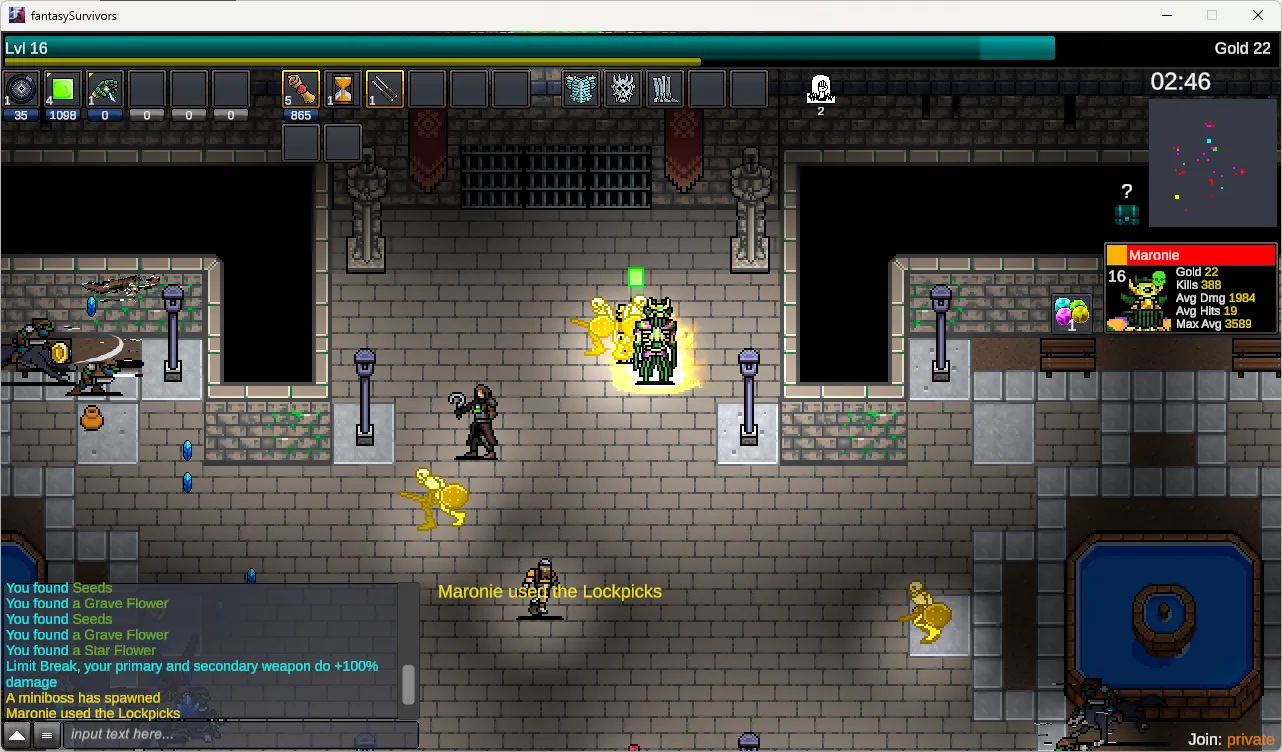
Task: Open the chat options hamburger menu
Action: click(x=46, y=735)
